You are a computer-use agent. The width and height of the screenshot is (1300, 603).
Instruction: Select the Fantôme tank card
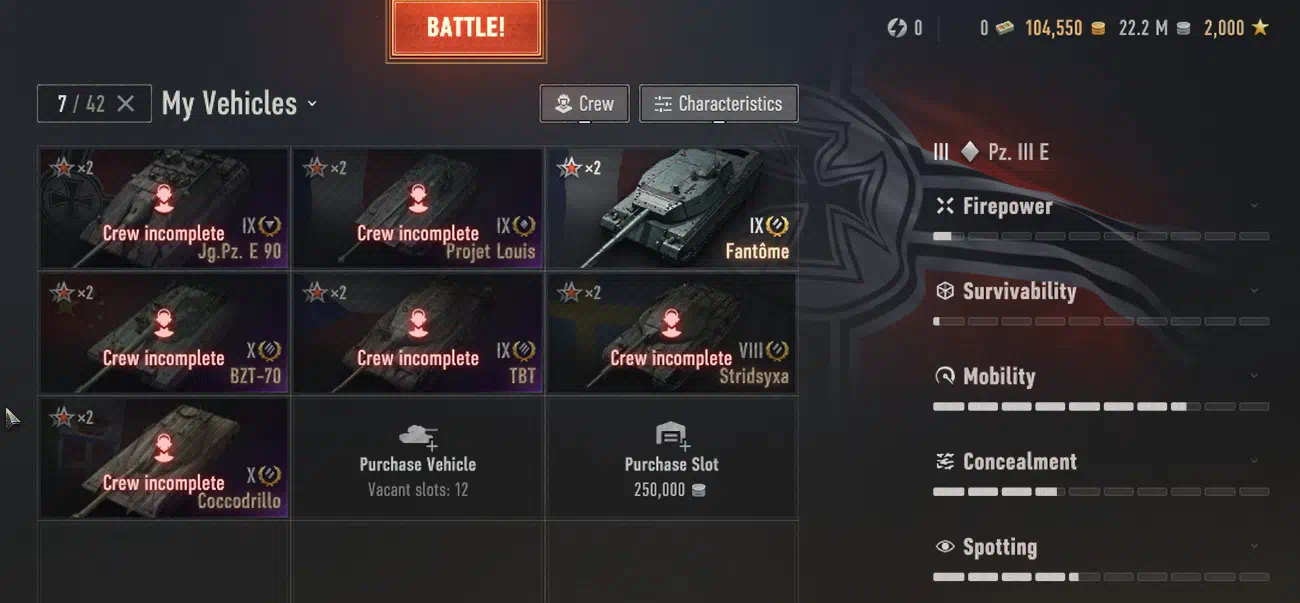click(x=671, y=208)
